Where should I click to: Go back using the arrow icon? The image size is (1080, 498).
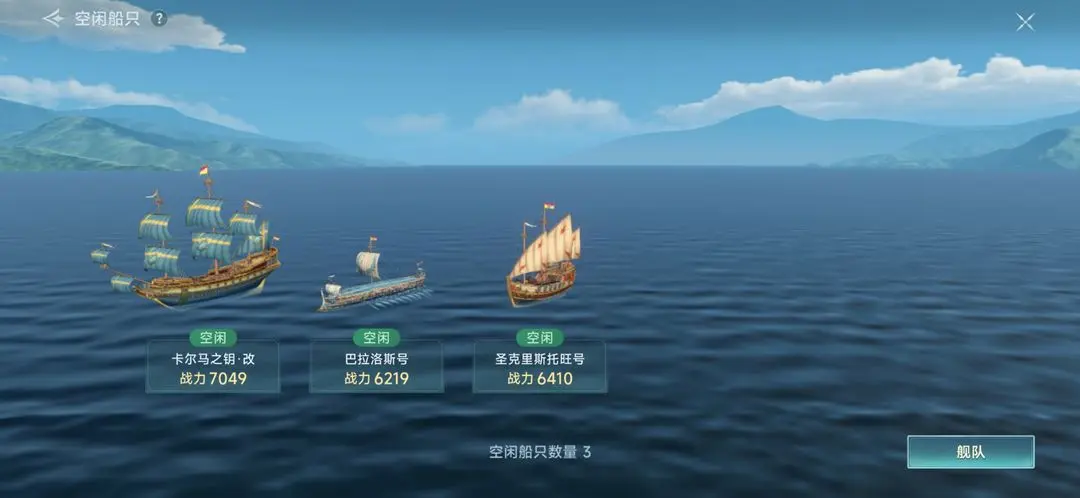pos(52,19)
